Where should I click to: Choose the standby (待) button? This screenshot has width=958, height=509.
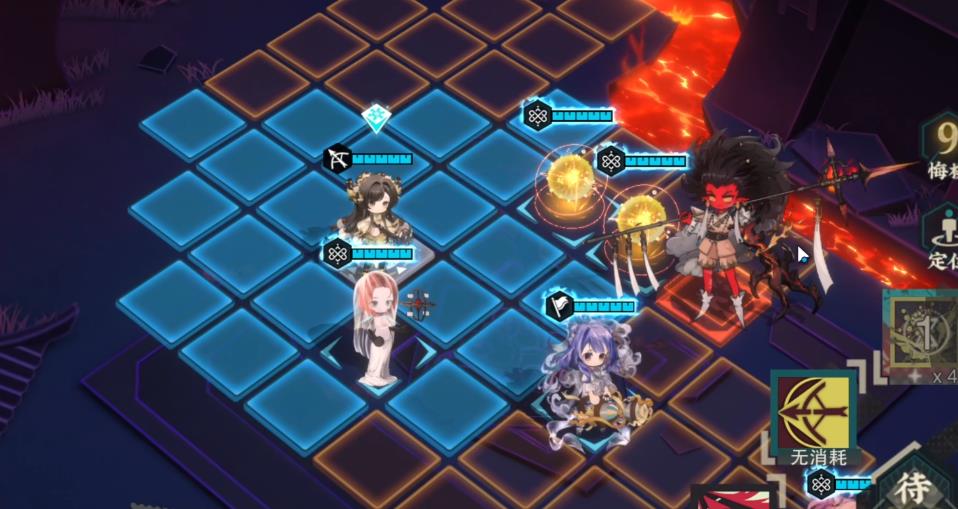click(915, 488)
